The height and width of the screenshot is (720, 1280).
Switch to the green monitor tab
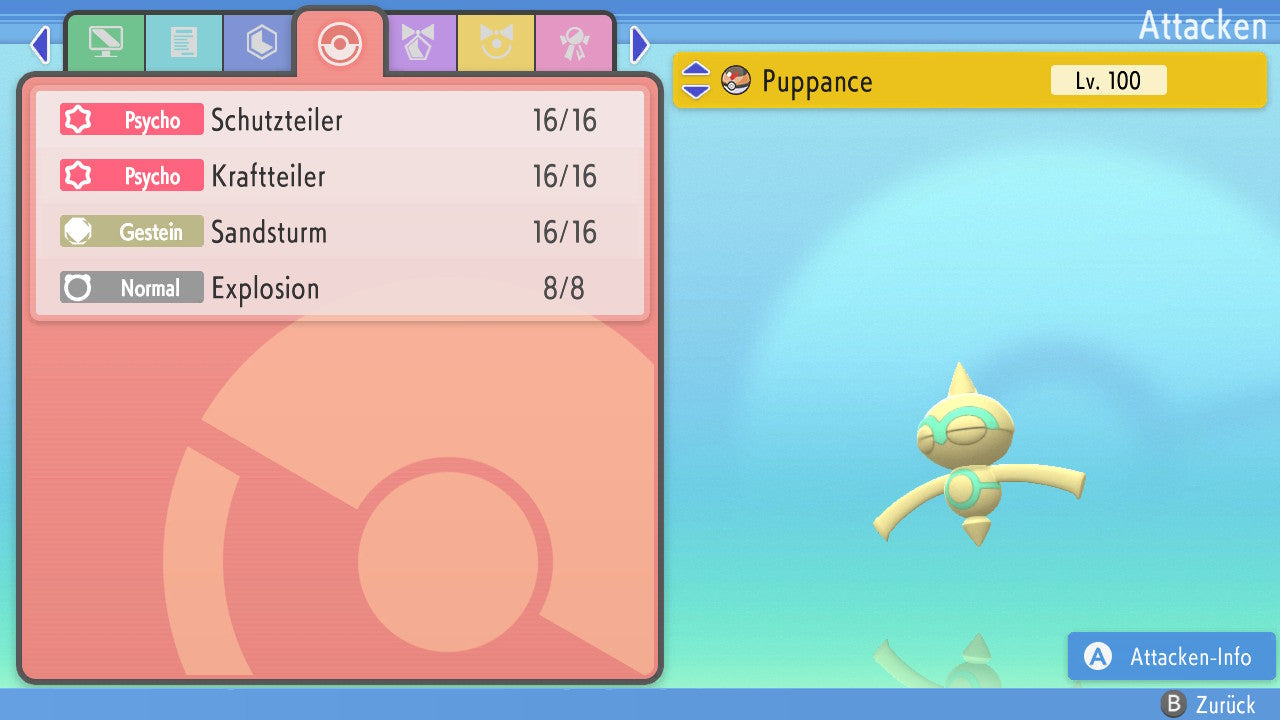coord(105,43)
